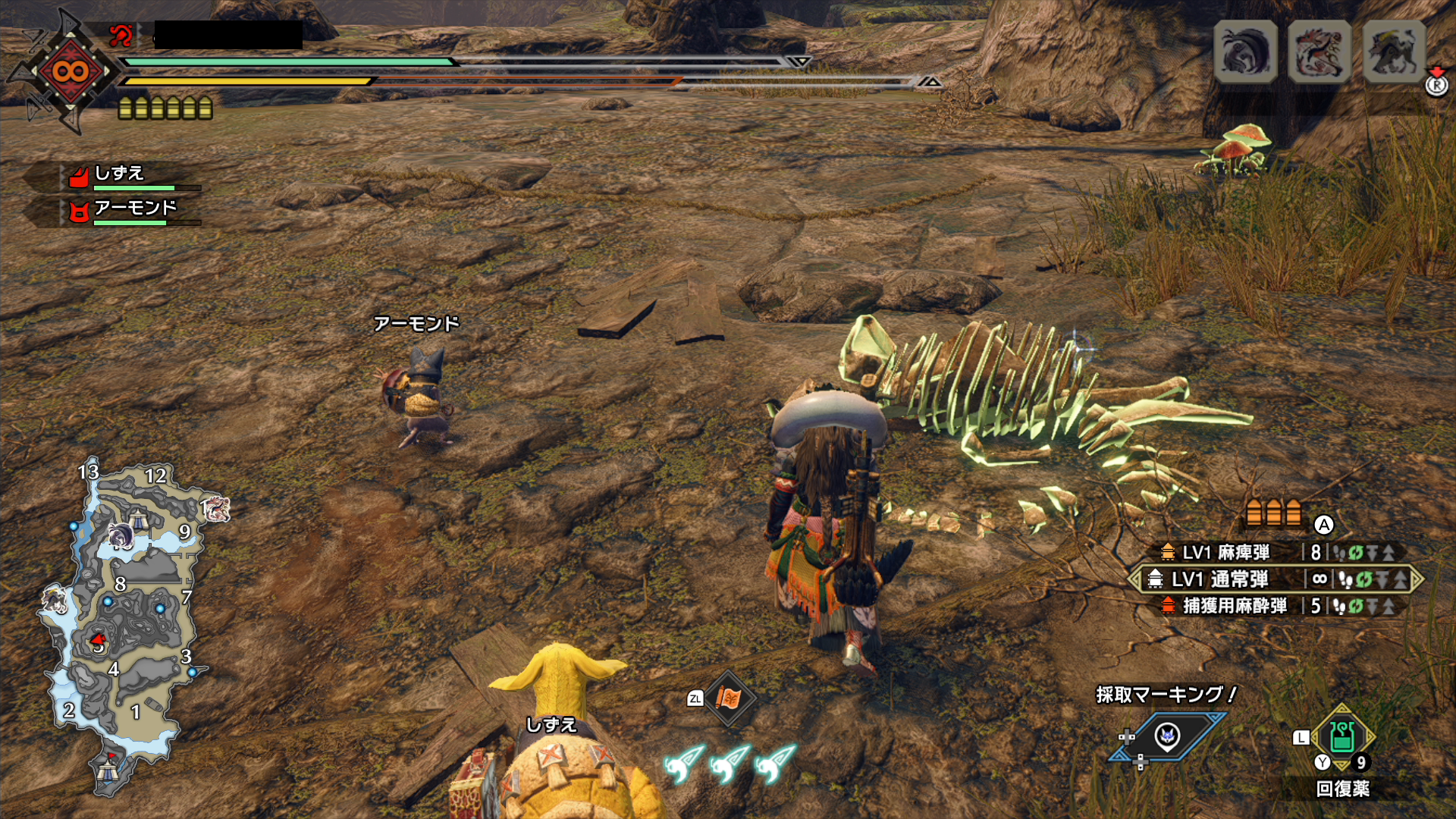Screen dimensions: 1456x819
Task: Click the main camp tent marker on minimap
Action: pyautogui.click(x=108, y=770)
